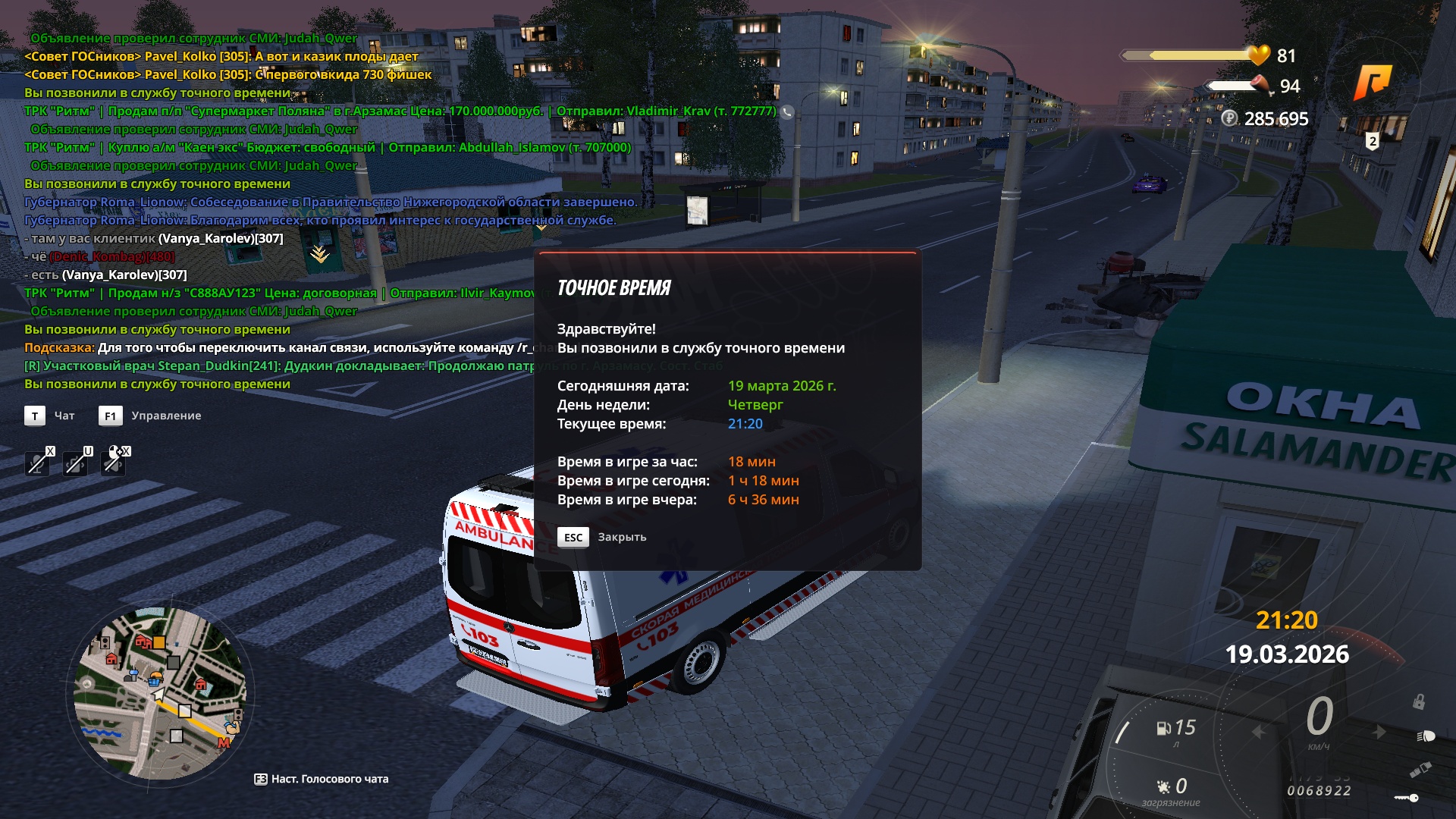Click the shield badge showing 2

(1373, 141)
